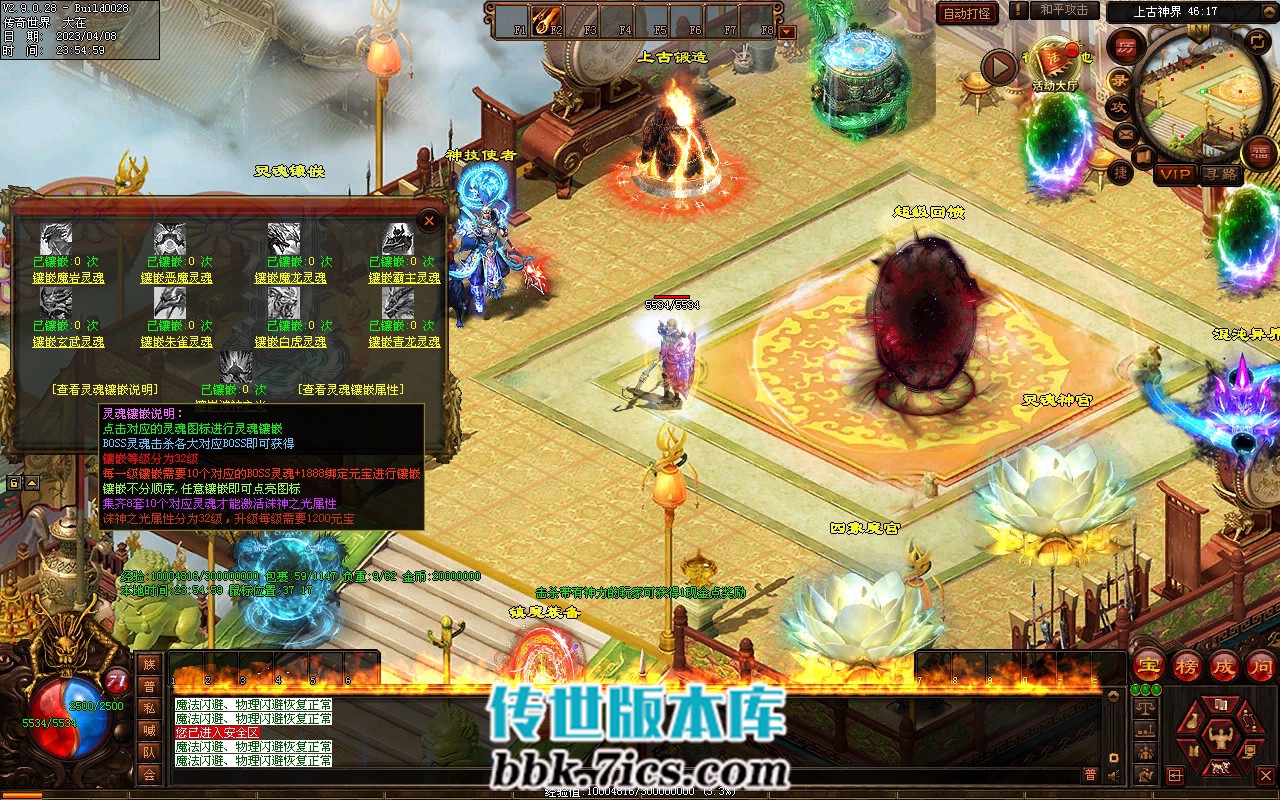Image resolution: width=1280 pixels, height=800 pixels.
Task: Open the 宝 treasure shop button
Action: click(x=1148, y=665)
